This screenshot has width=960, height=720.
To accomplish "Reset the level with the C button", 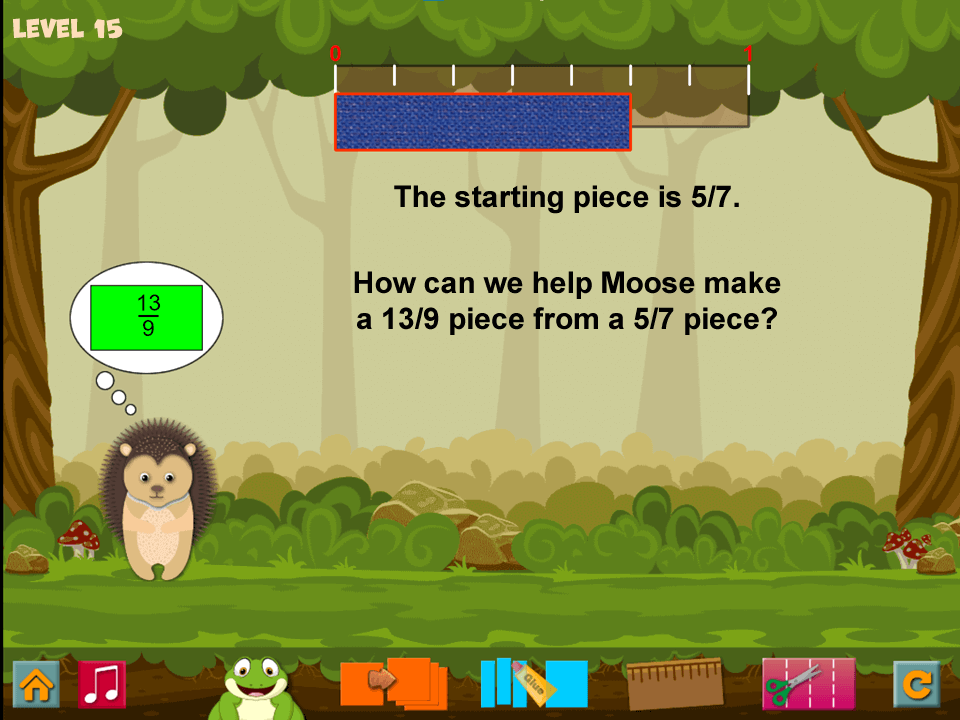I will pos(916,684).
